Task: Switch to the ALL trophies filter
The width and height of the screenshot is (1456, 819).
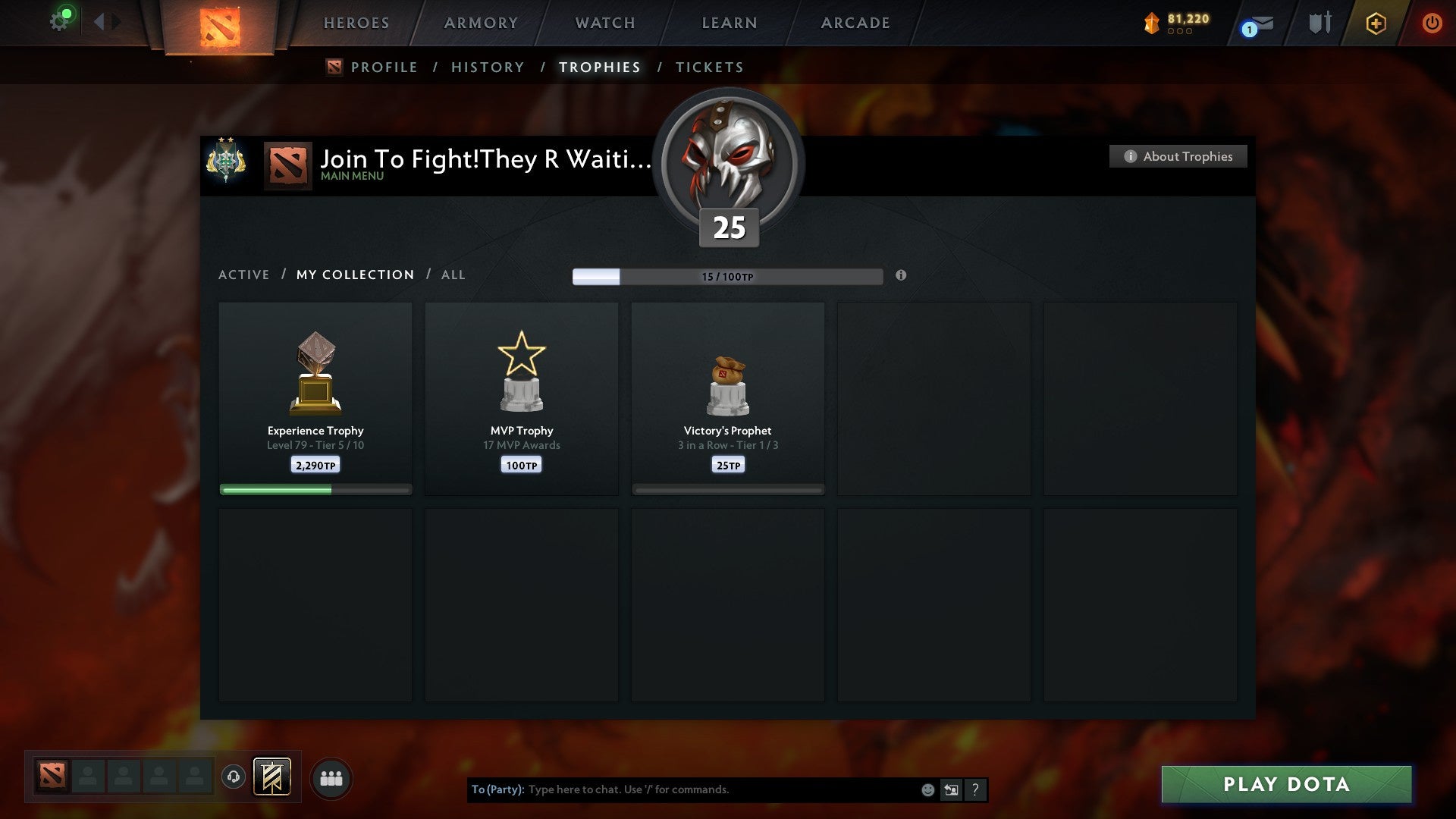Action: pos(453,275)
